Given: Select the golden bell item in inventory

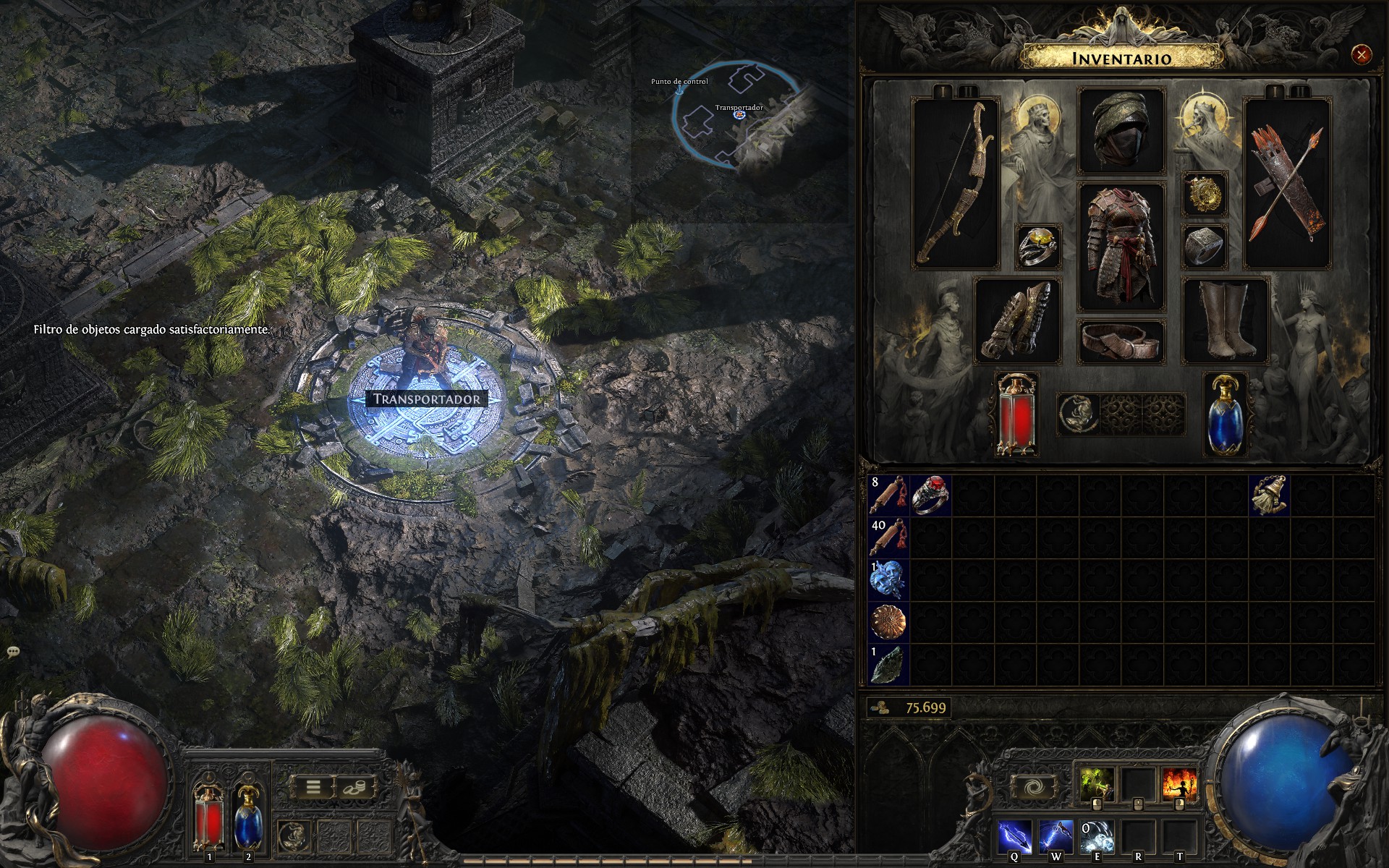Looking at the screenshot, I should coord(1270,495).
